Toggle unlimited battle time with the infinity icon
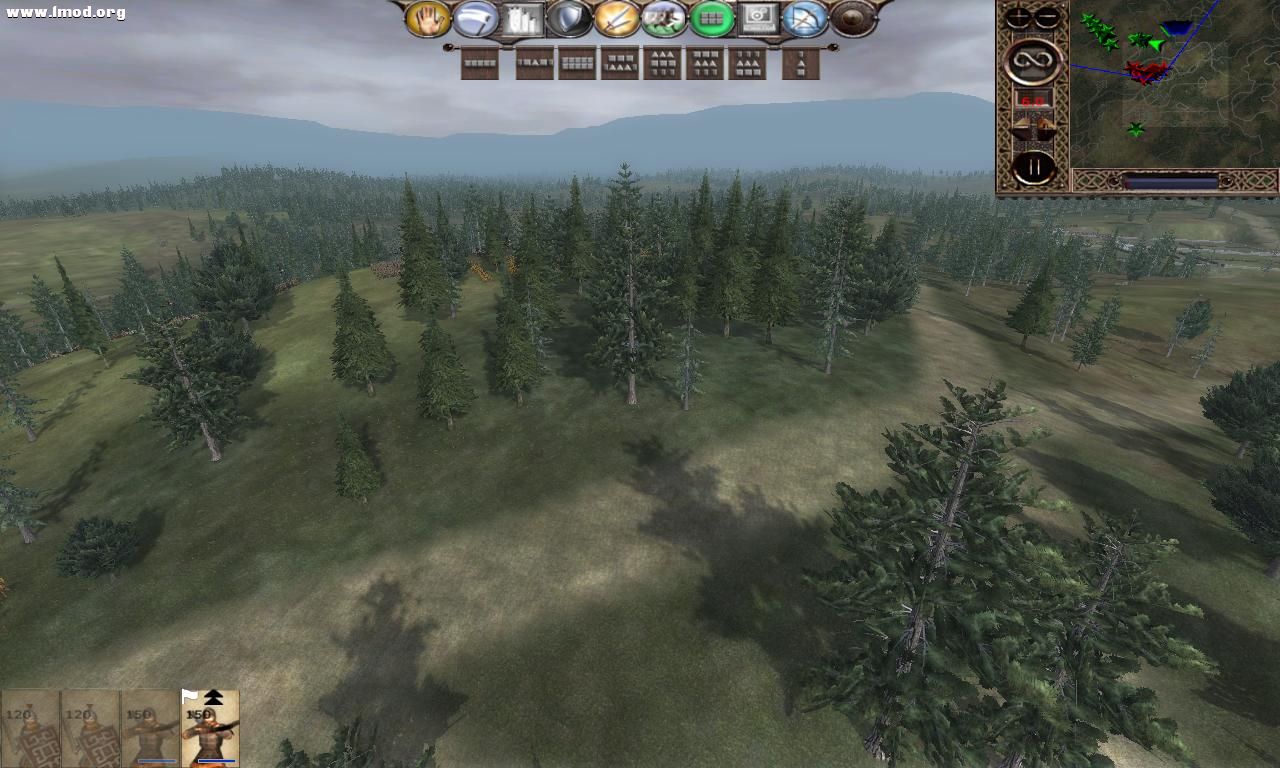 [x=1031, y=62]
